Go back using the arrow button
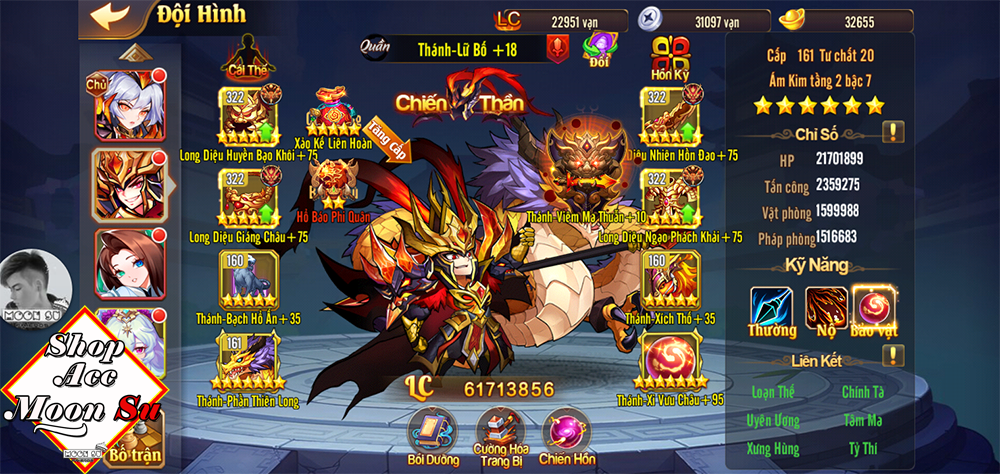 point(110,17)
